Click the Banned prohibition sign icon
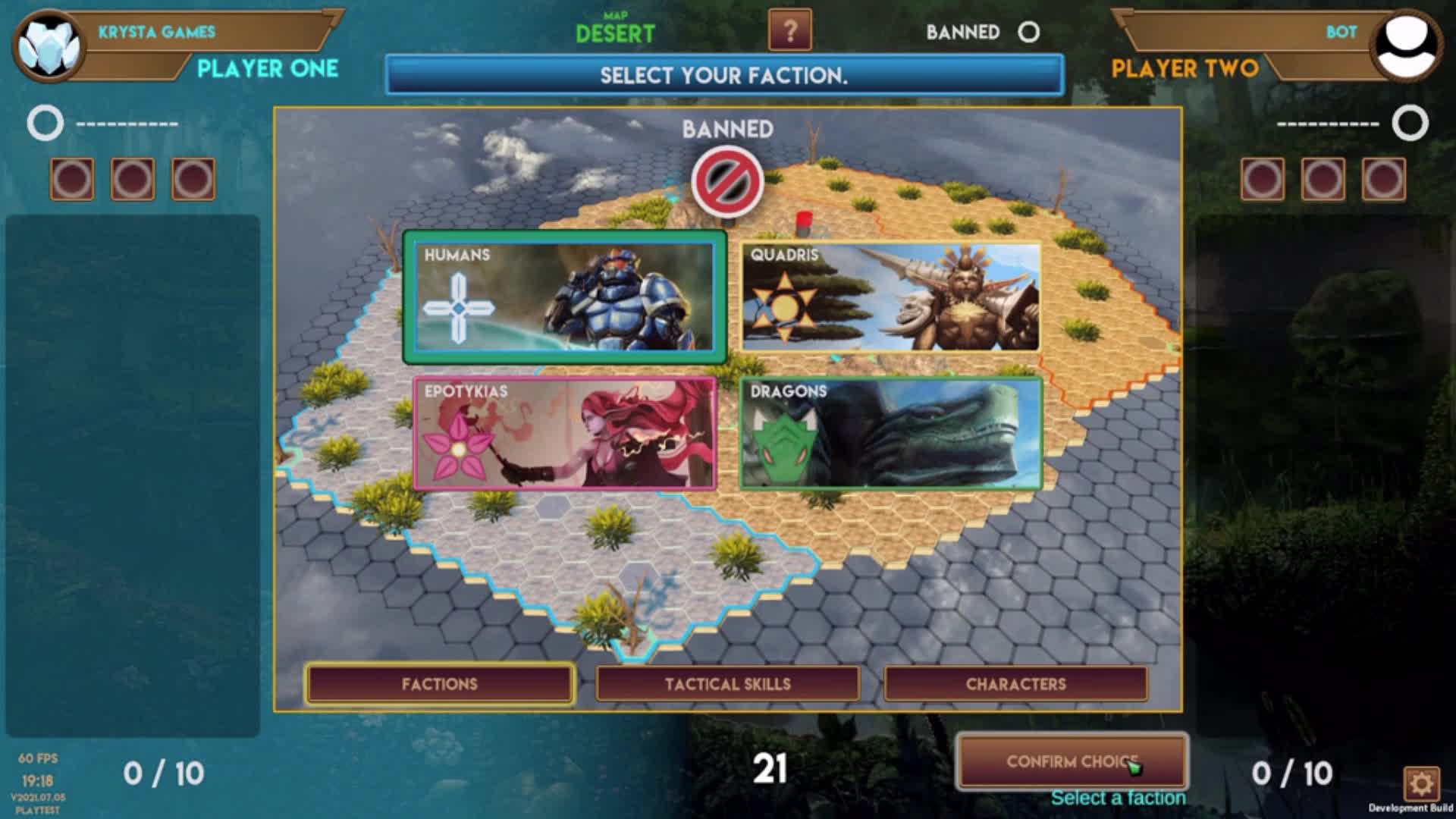1456x819 pixels. click(729, 181)
